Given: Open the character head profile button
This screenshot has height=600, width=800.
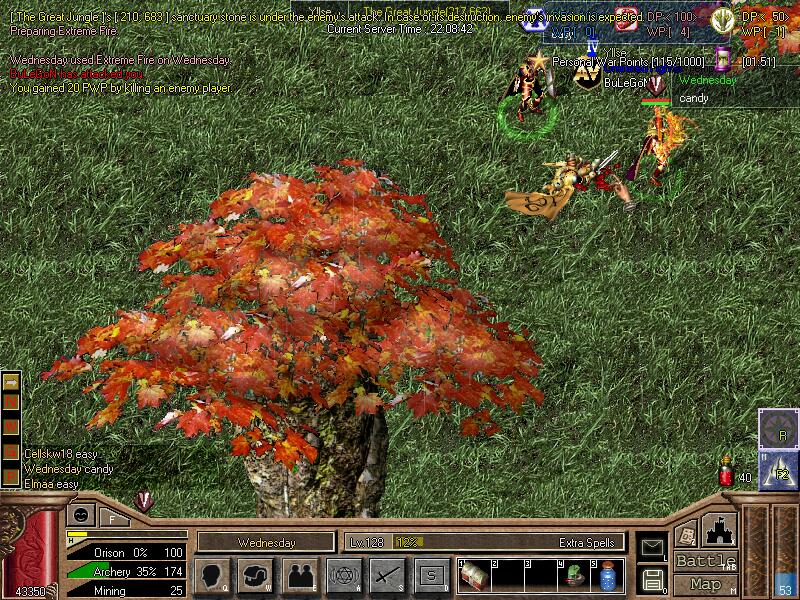Looking at the screenshot, I should tap(212, 575).
